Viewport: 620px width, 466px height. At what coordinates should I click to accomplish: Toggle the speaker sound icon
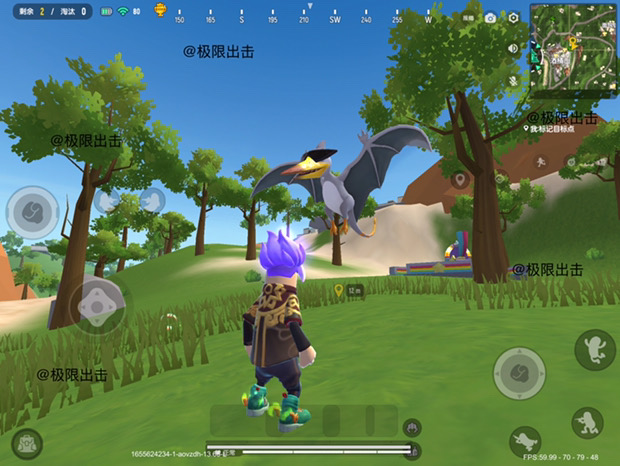coord(513,48)
